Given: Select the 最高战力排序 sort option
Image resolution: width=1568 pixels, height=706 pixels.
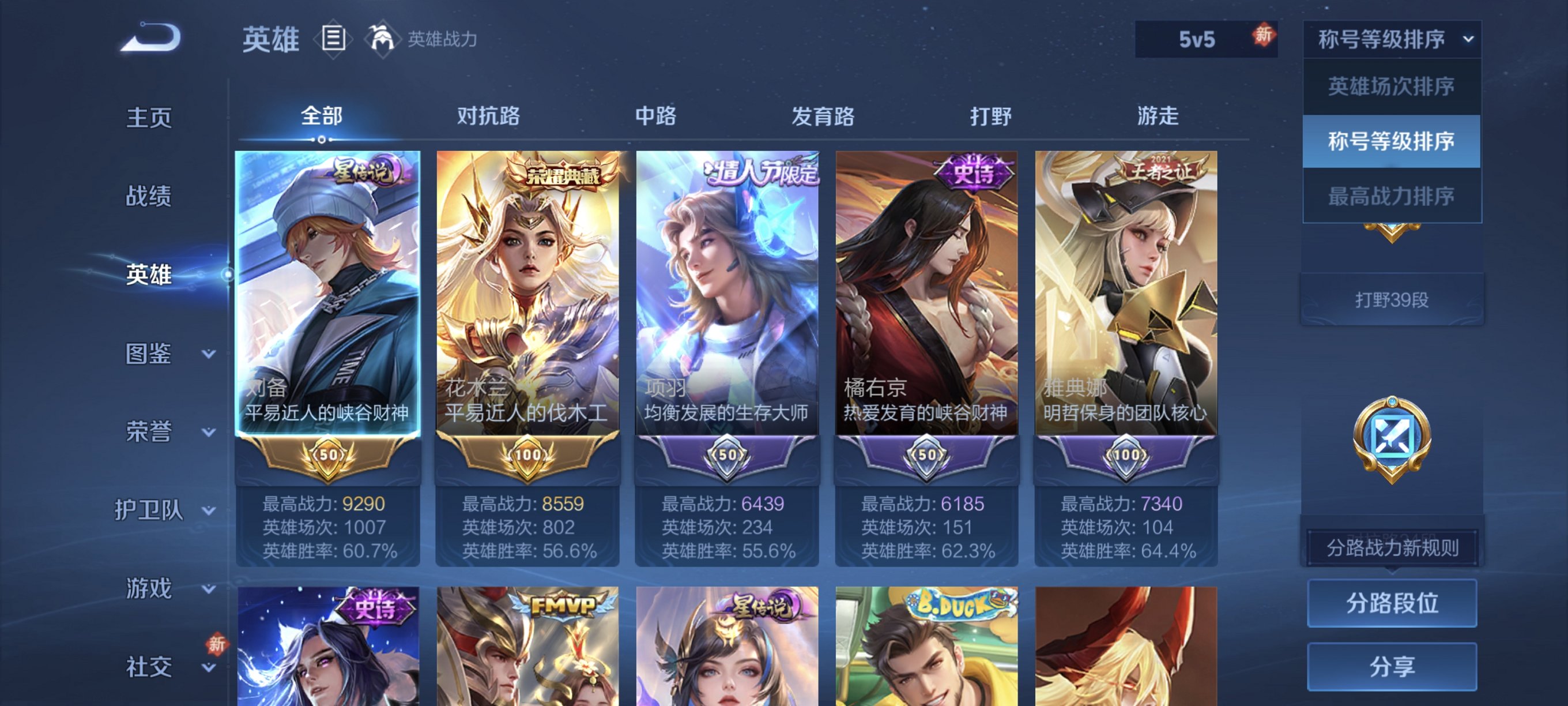Looking at the screenshot, I should point(1393,197).
